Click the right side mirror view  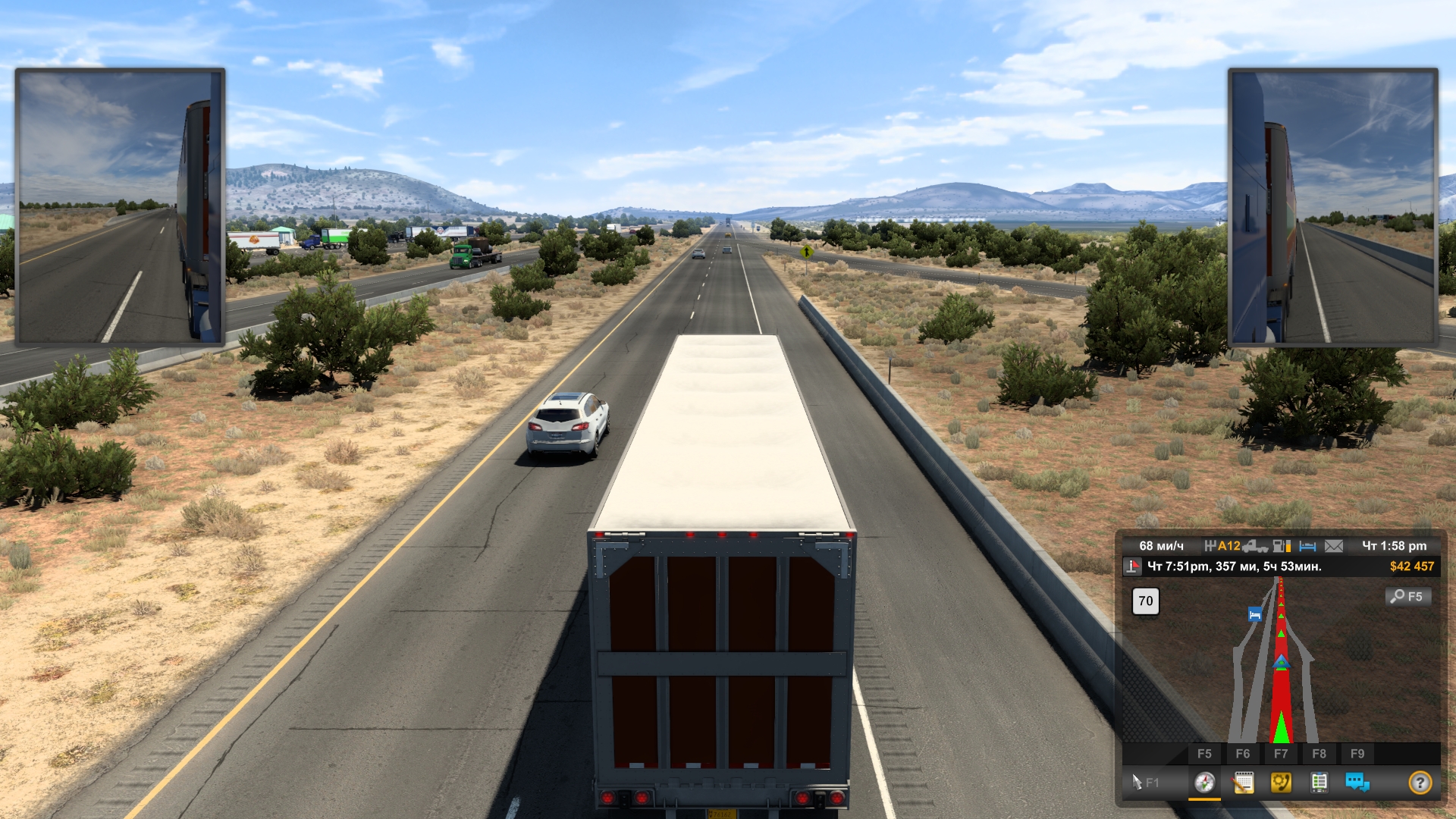point(1333,206)
